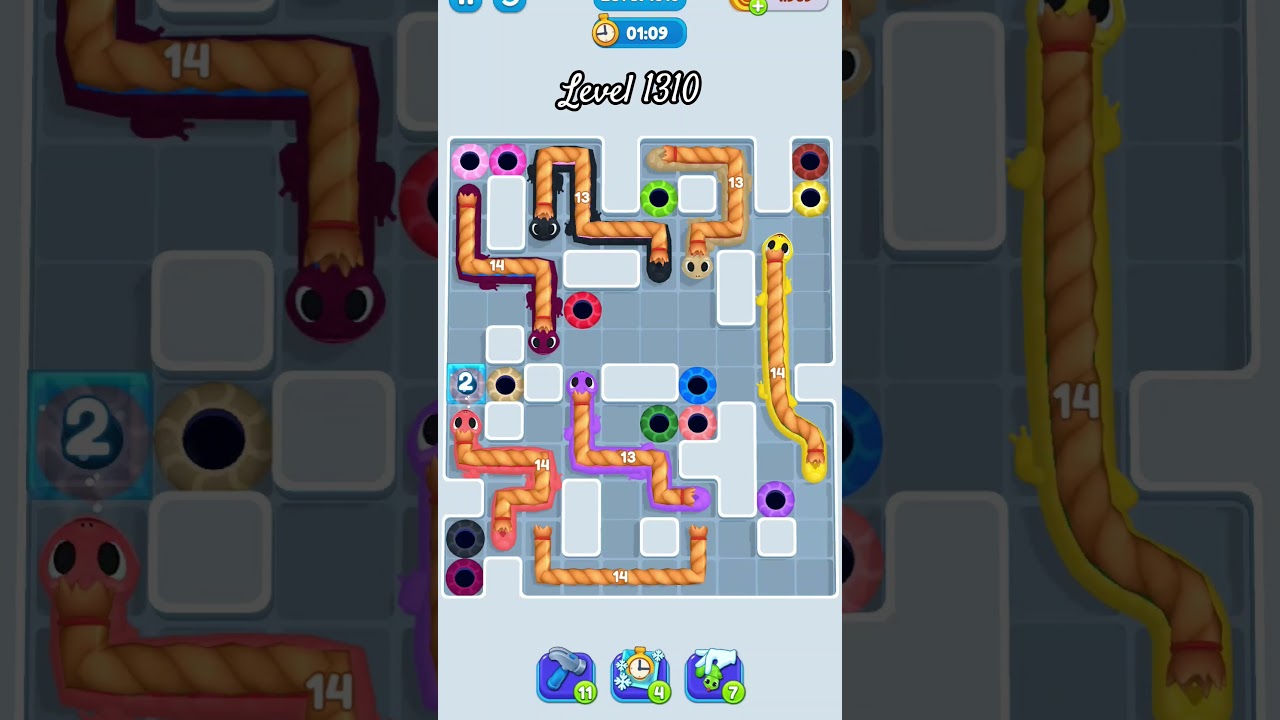1280x720 pixels.
Task: Tap the dark red snake labeled 14
Action: [497, 266]
